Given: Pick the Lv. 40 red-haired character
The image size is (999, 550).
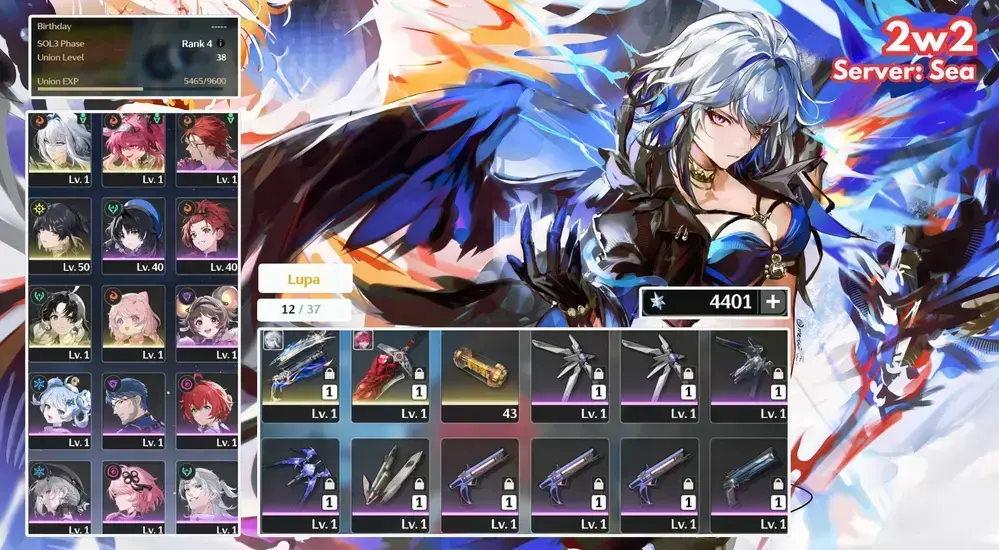Looking at the screenshot, I should [206, 234].
